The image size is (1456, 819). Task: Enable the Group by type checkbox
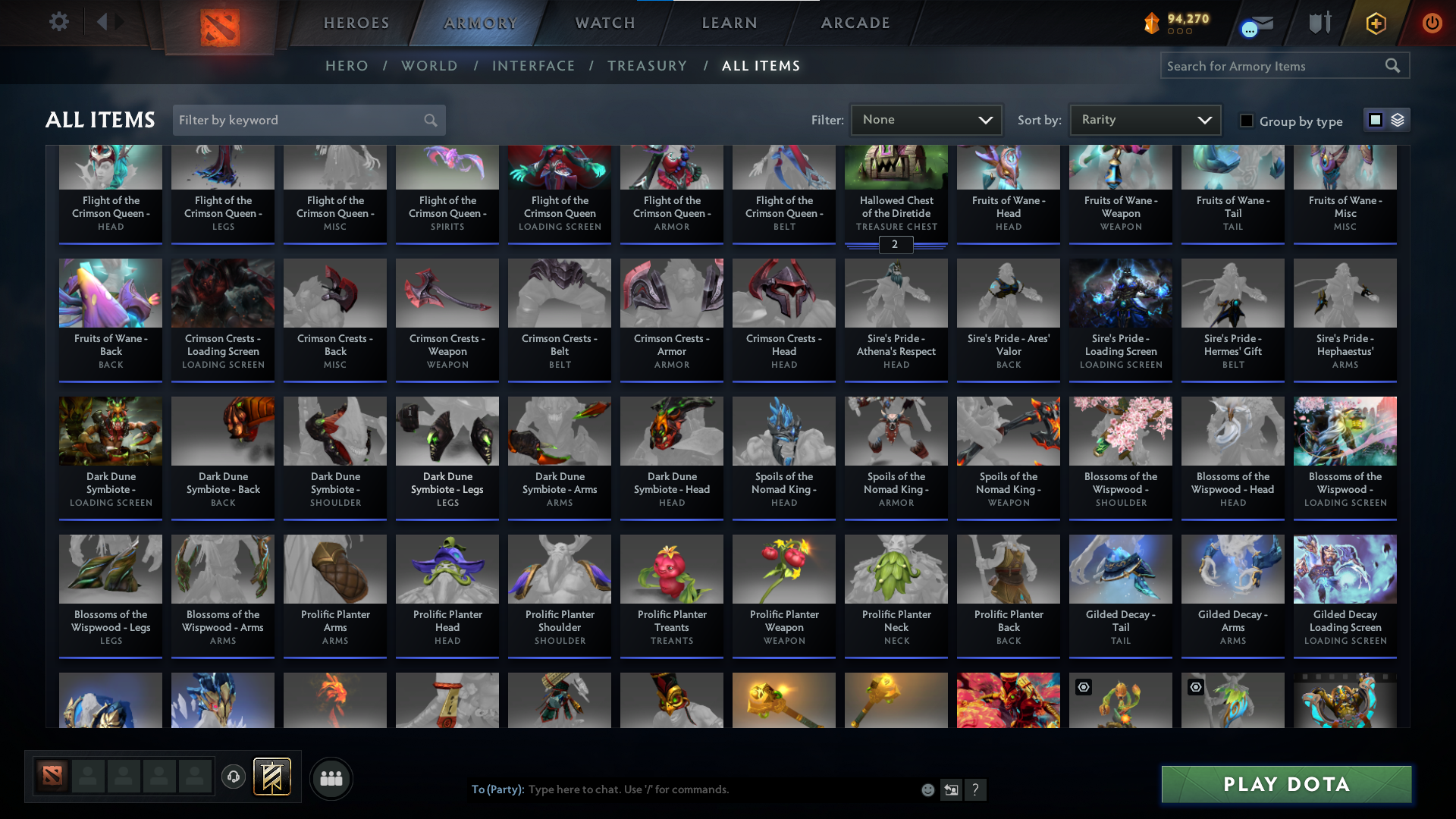click(x=1247, y=121)
